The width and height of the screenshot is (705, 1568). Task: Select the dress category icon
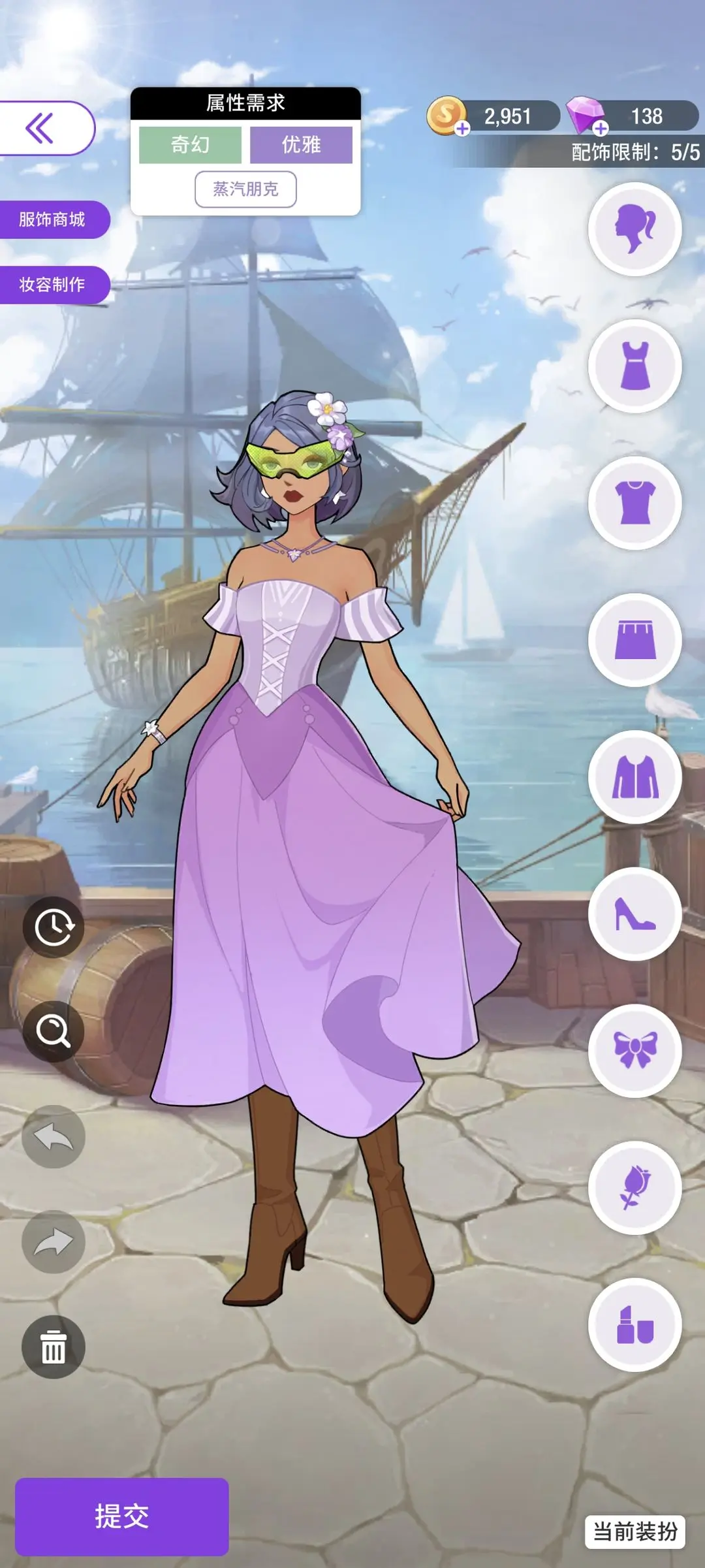click(634, 366)
